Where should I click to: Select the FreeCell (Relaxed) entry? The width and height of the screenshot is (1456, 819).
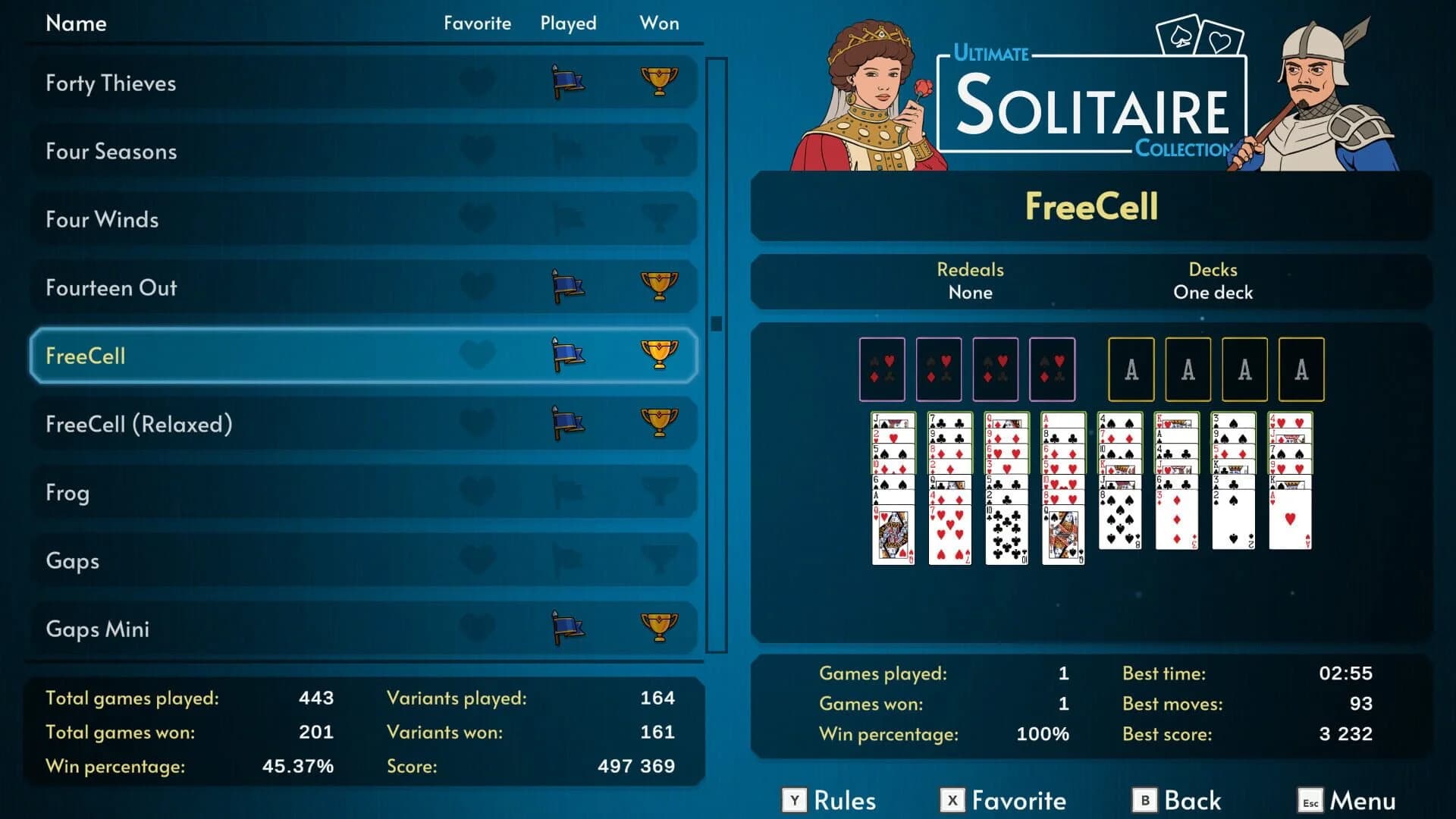coord(227,424)
